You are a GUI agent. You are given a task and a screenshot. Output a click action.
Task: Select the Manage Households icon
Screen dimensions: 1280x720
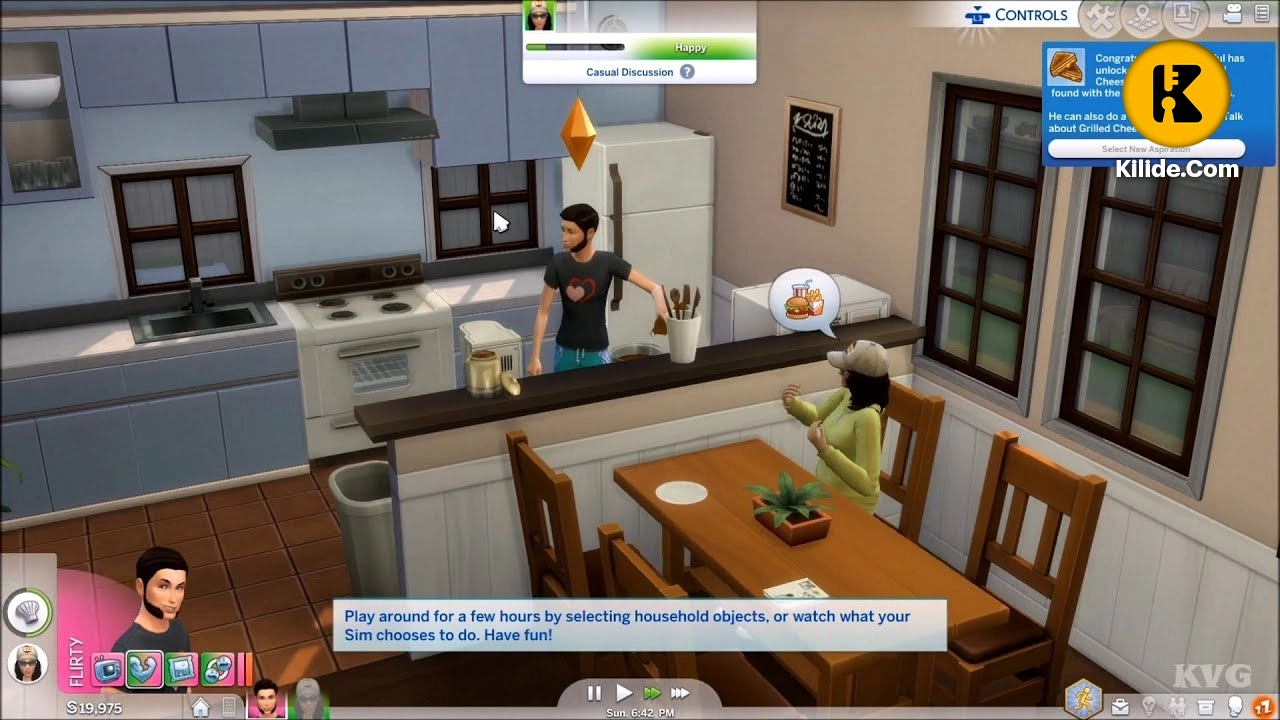click(1183, 15)
